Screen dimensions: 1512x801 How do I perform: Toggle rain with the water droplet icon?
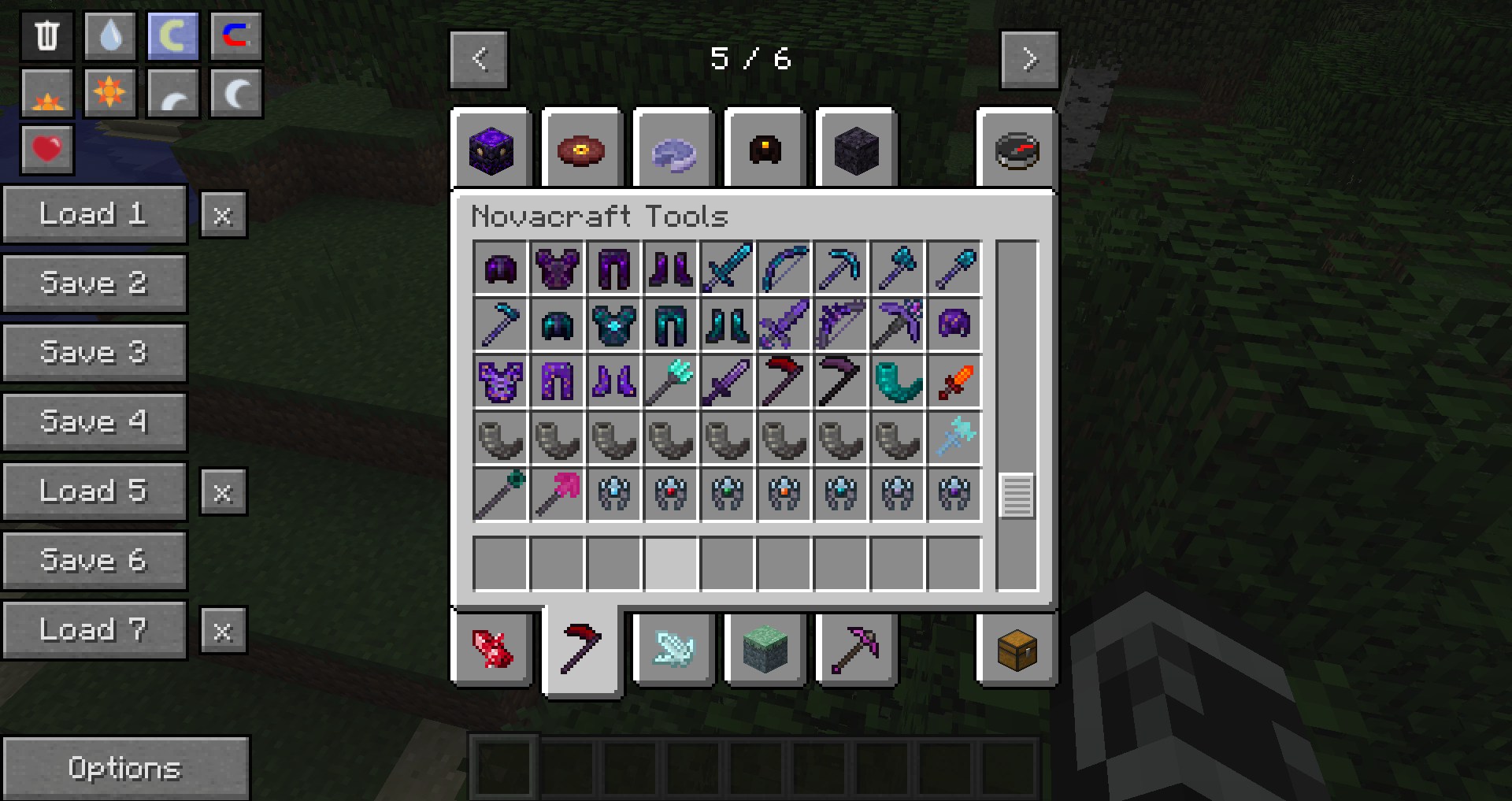109,35
